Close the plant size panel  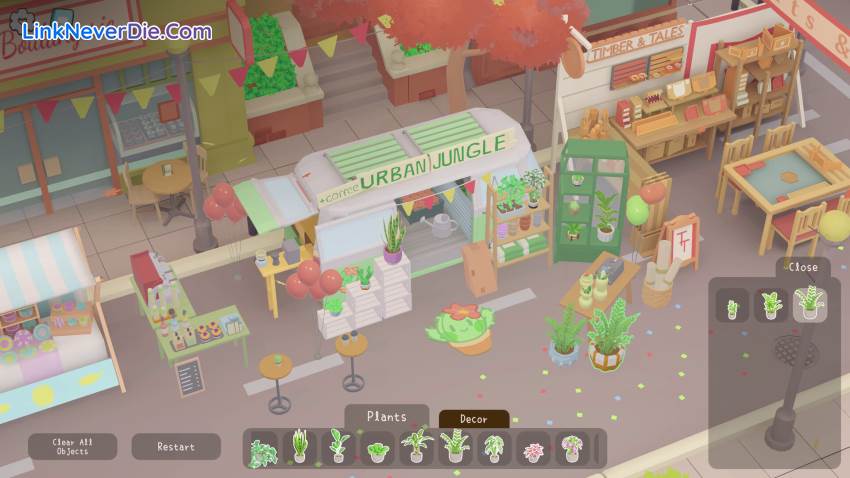pyautogui.click(x=802, y=267)
